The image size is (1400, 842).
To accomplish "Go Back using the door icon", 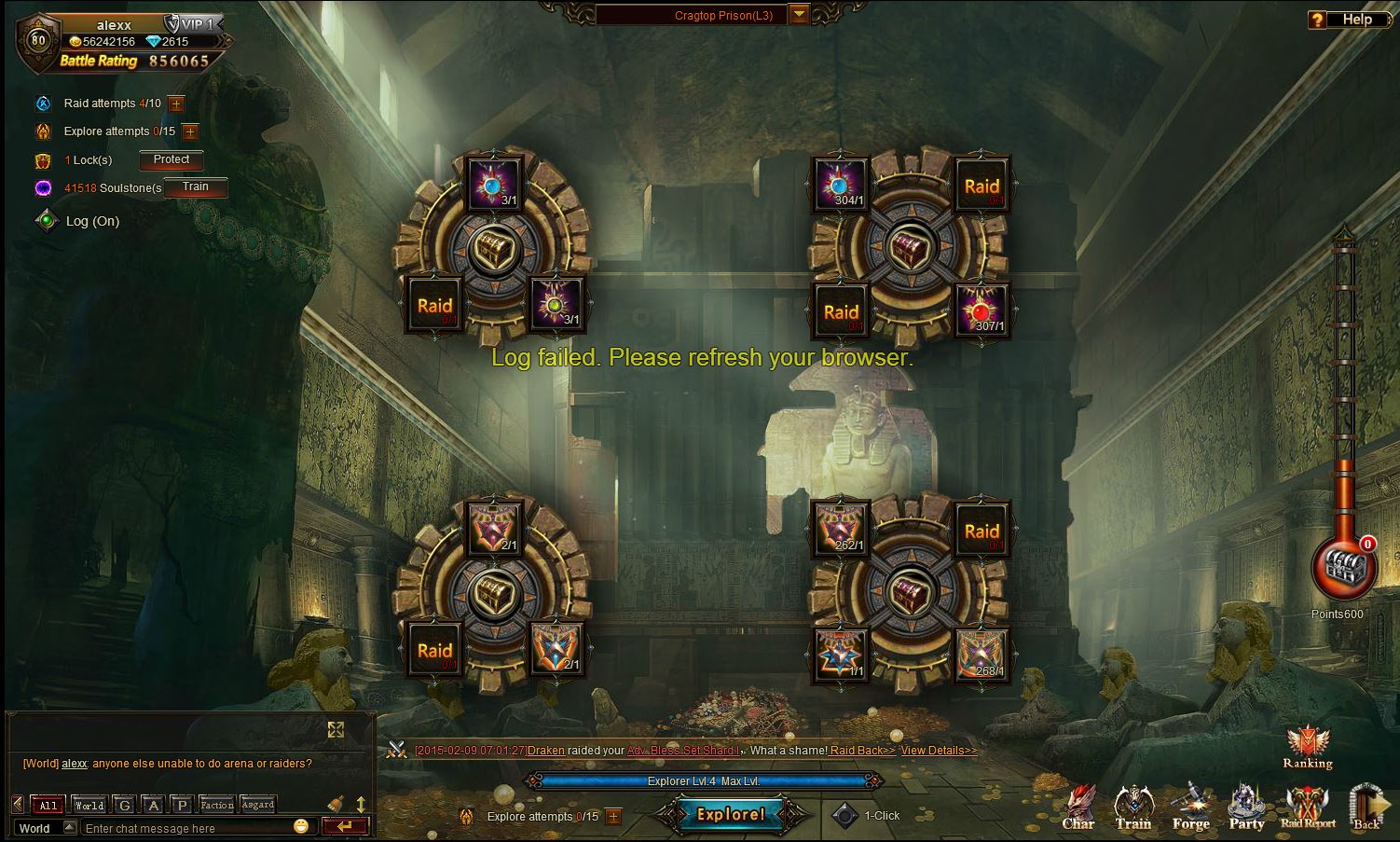I will coord(1367,807).
